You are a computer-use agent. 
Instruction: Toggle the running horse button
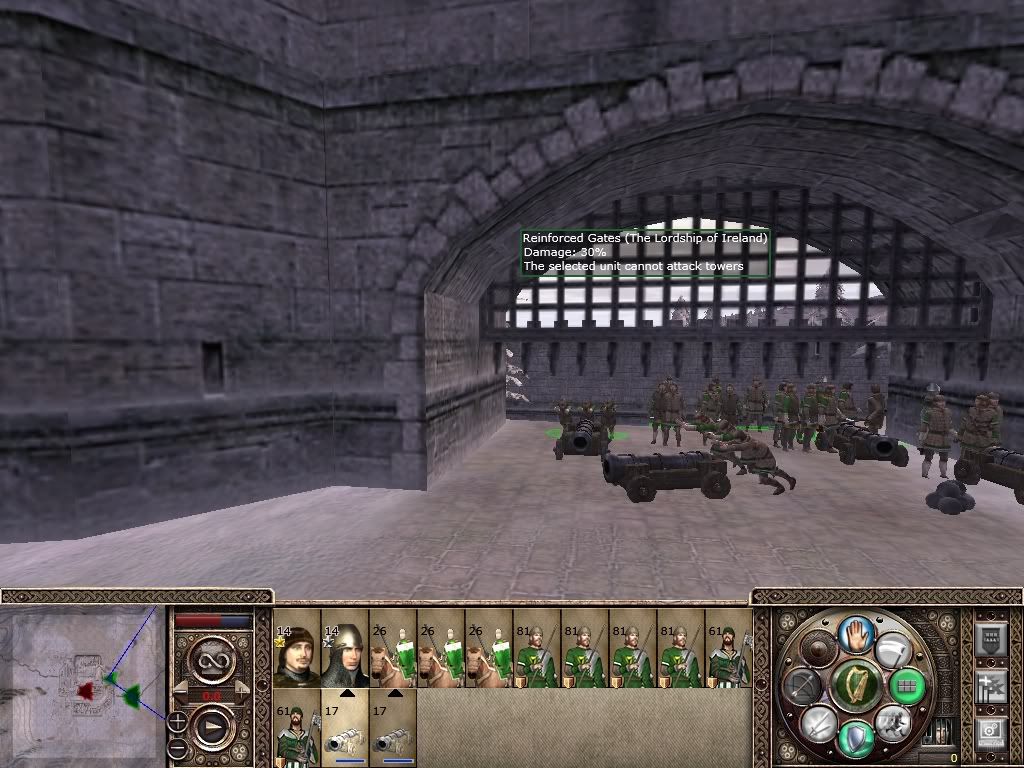point(892,722)
